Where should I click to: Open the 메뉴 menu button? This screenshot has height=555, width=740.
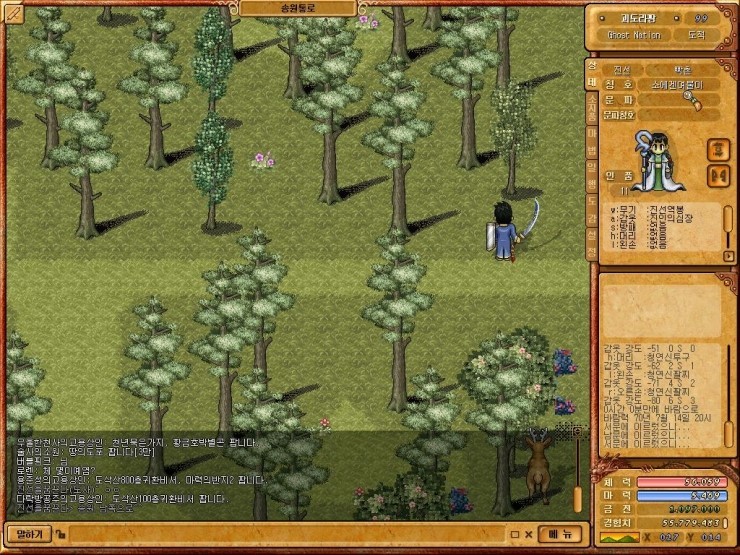point(560,534)
